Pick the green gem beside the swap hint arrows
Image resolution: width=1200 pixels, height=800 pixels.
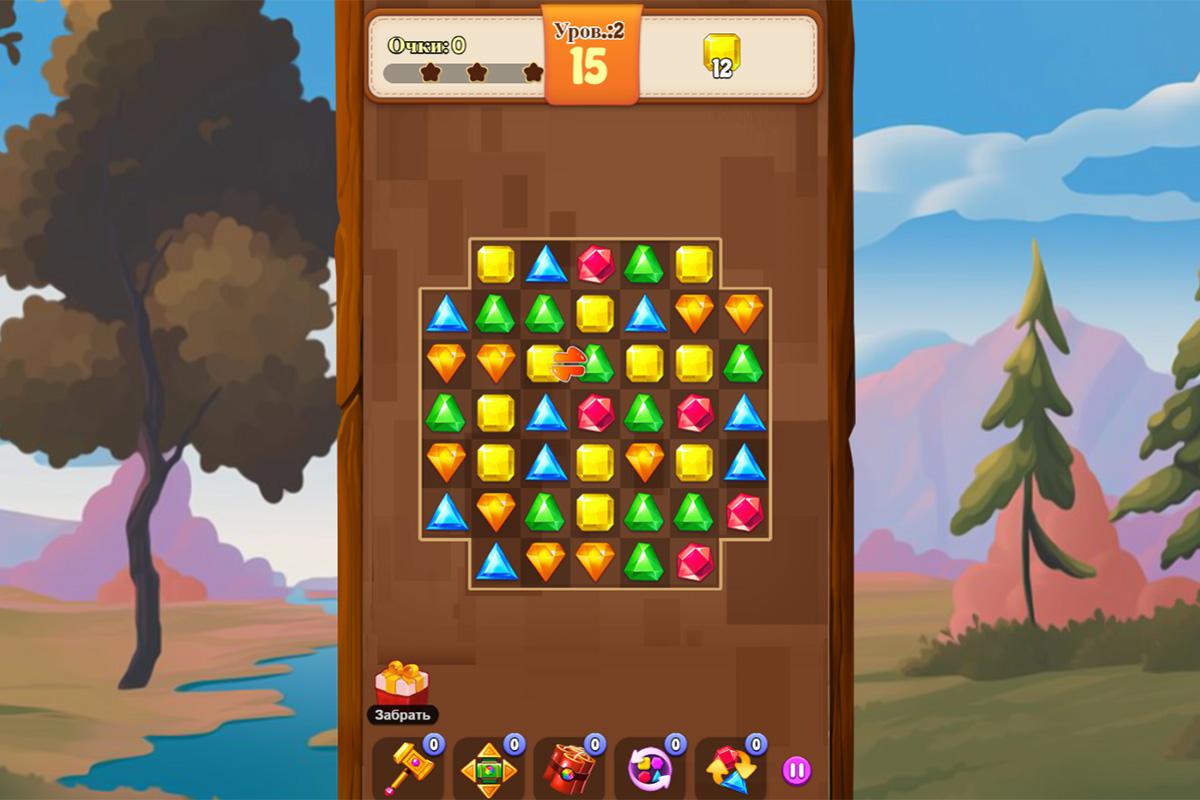[x=598, y=363]
